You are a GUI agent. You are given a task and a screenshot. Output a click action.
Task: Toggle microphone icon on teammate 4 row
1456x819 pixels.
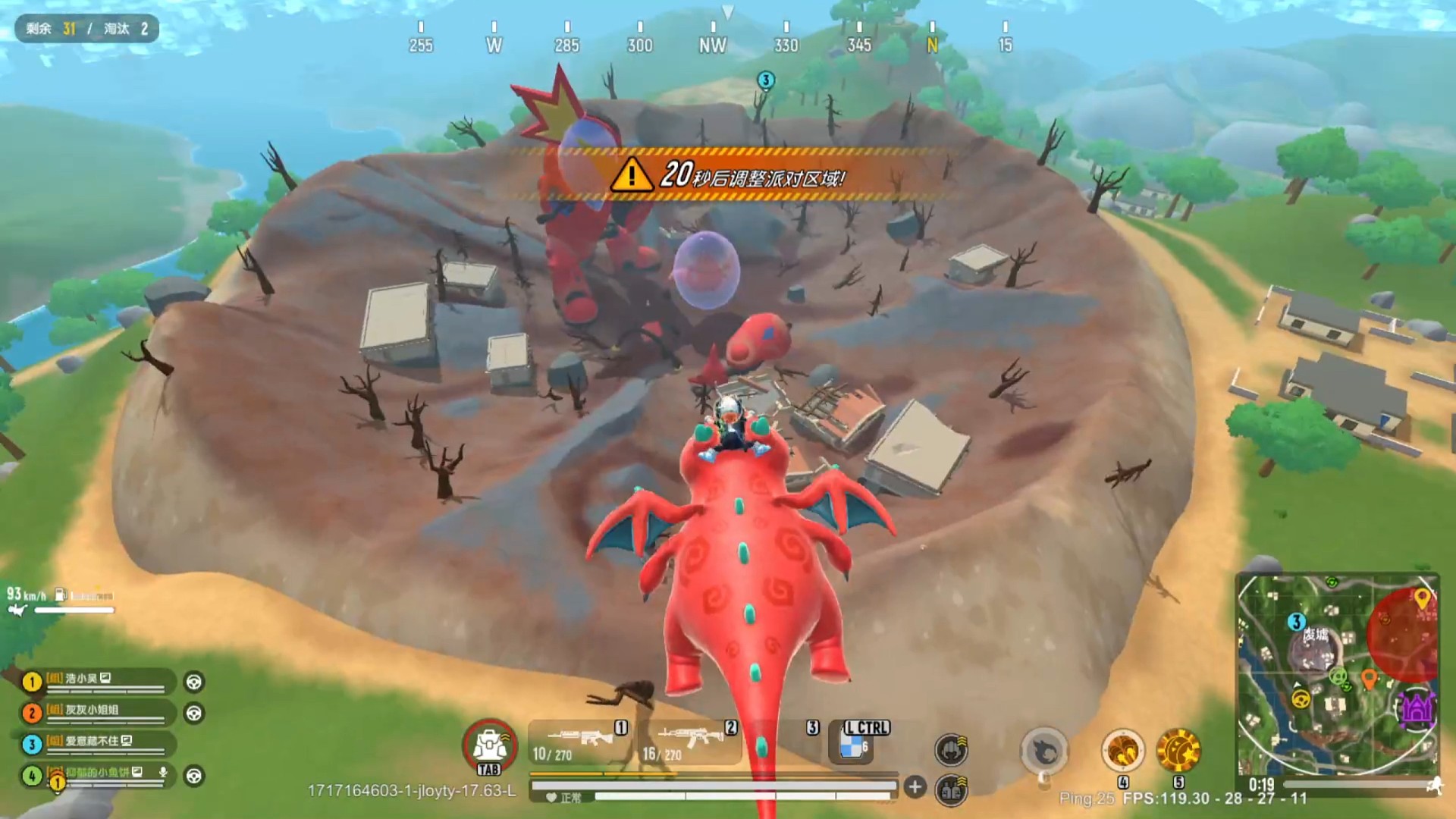163,772
